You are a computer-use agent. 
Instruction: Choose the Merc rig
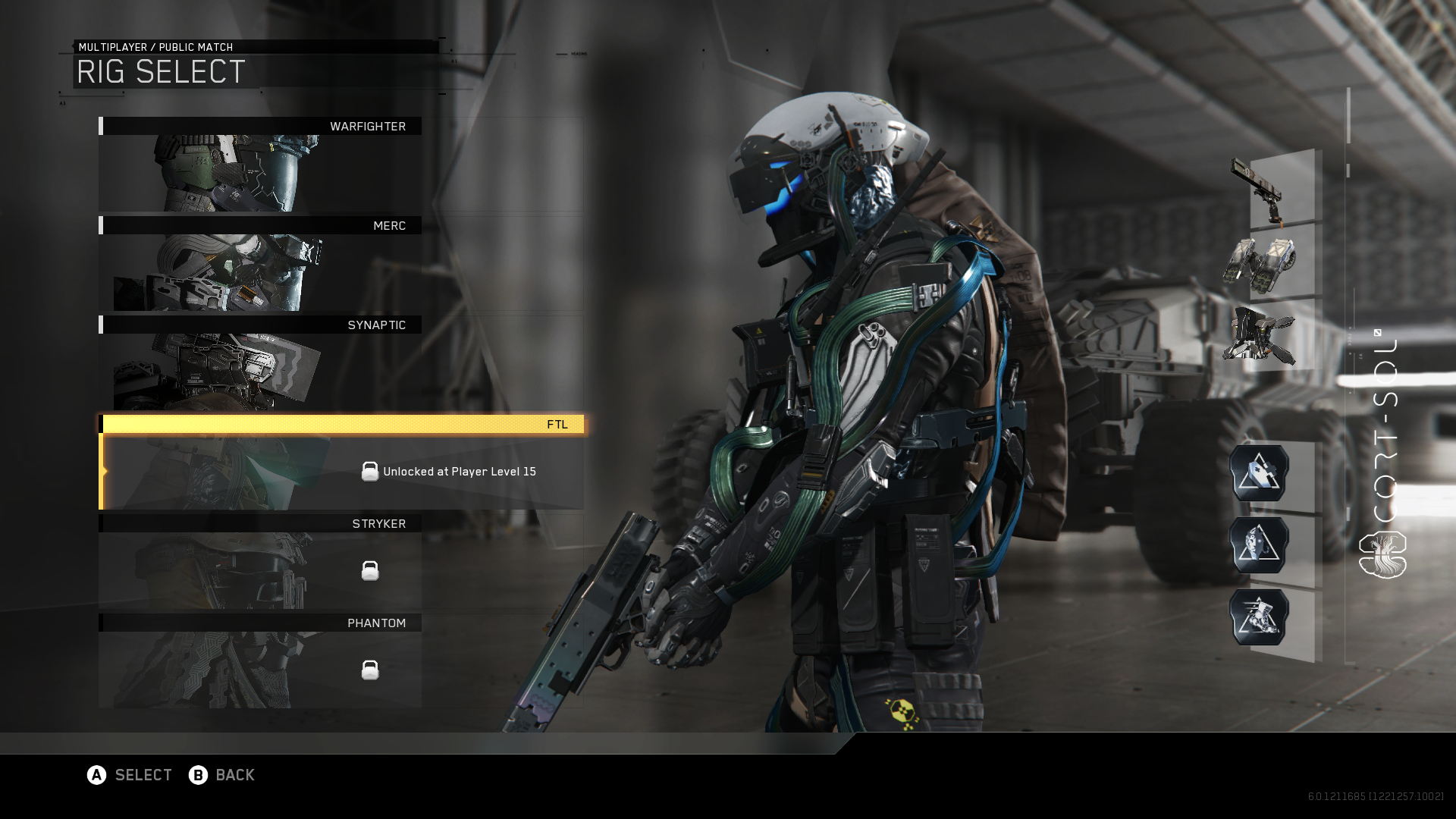[260, 264]
